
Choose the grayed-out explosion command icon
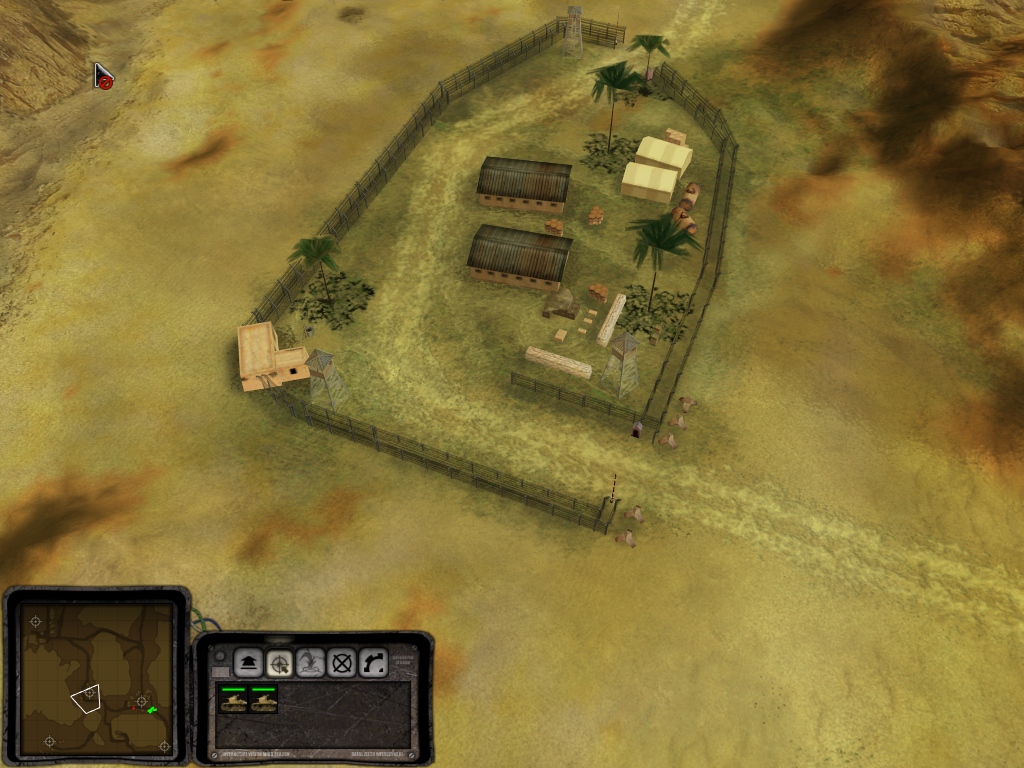click(311, 662)
